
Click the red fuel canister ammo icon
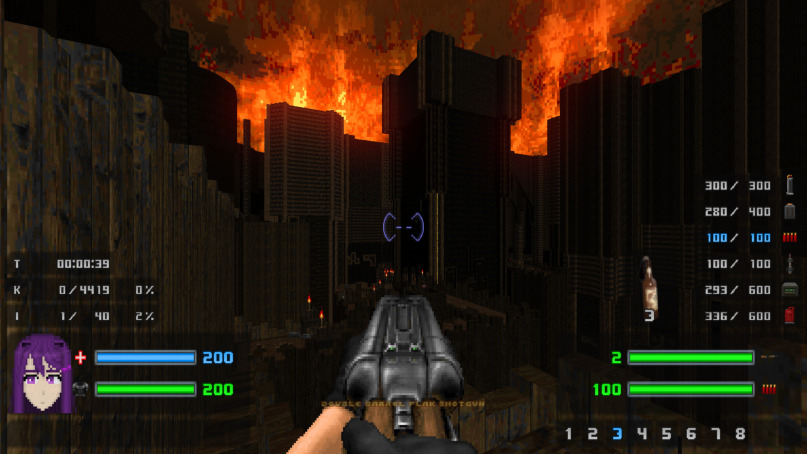(790, 316)
